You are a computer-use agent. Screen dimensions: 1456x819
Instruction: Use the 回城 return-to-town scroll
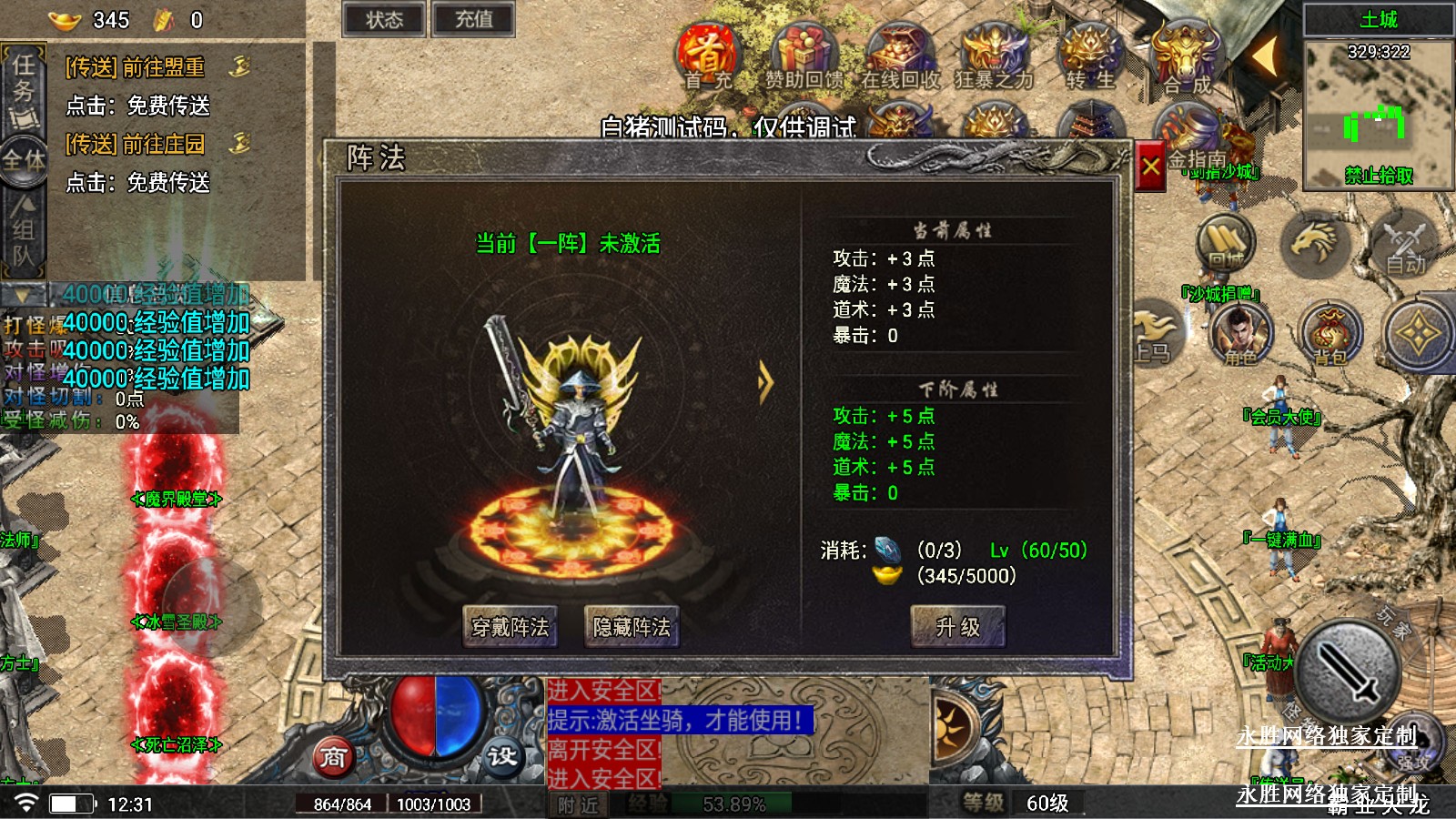[1226, 243]
